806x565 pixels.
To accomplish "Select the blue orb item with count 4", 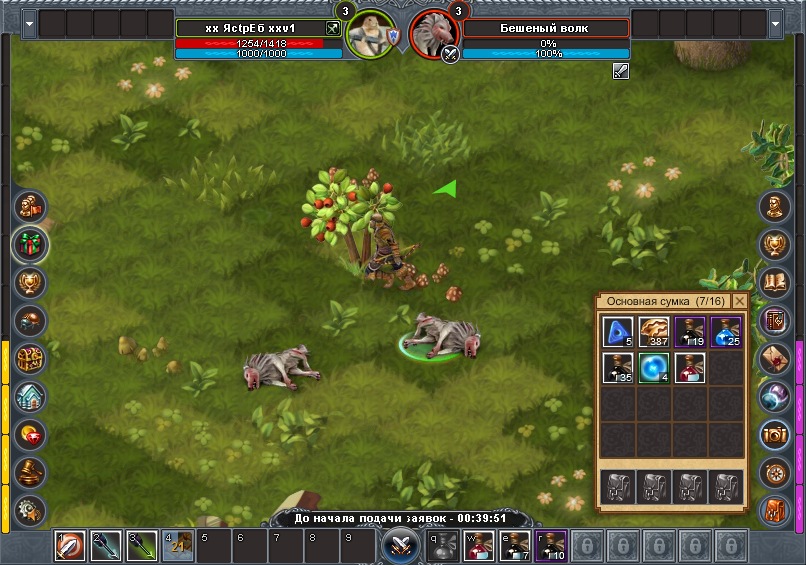I will click(x=654, y=367).
